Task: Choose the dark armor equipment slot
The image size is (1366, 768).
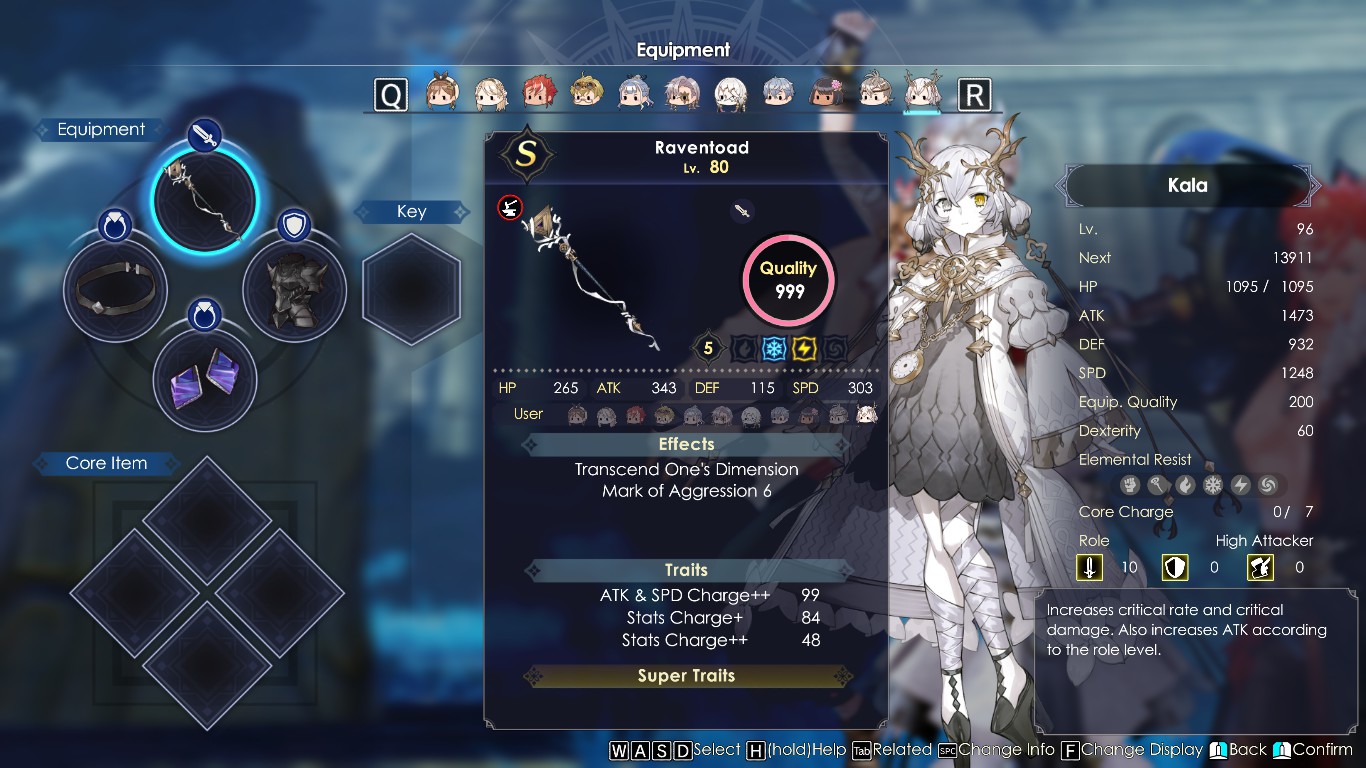Action: 294,289
